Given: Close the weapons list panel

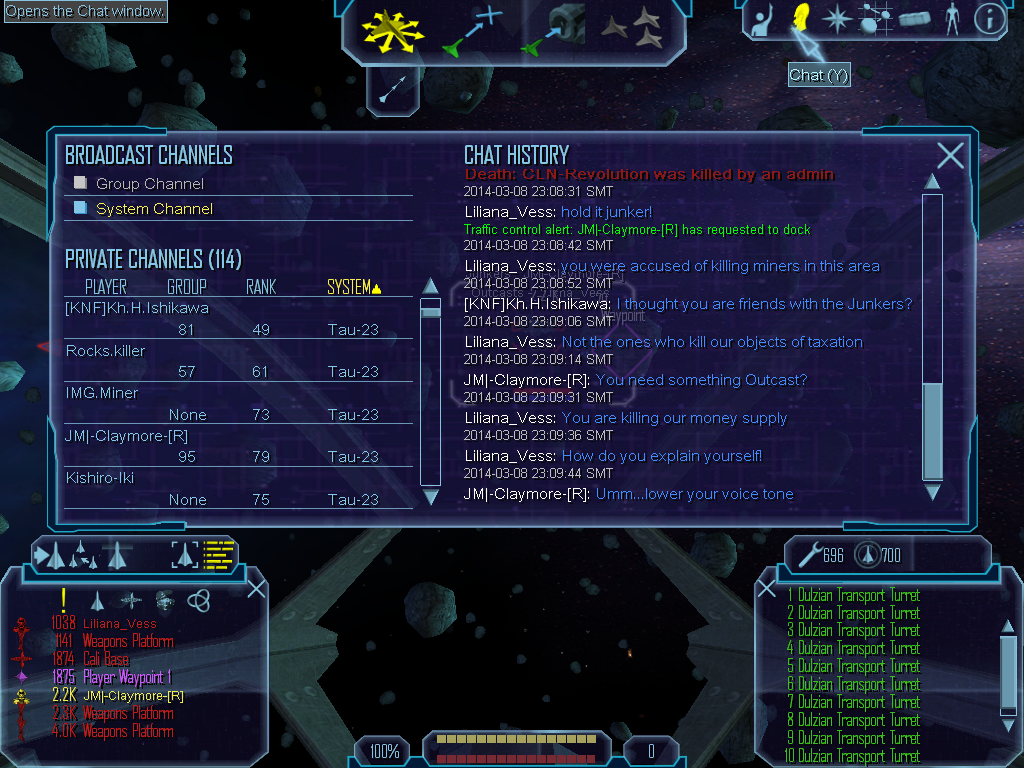Looking at the screenshot, I should 766,589.
